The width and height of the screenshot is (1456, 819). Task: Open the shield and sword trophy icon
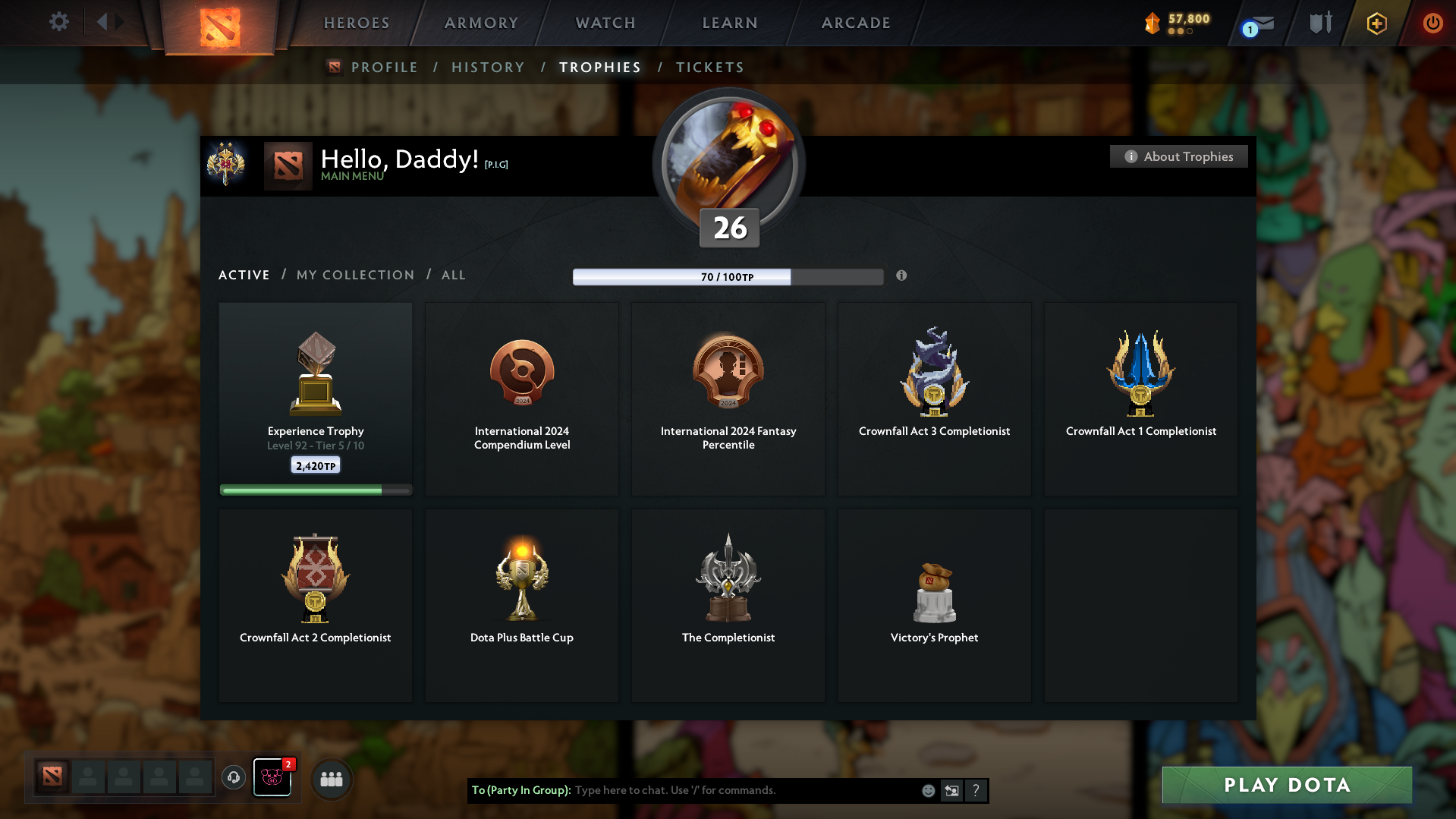(1319, 22)
